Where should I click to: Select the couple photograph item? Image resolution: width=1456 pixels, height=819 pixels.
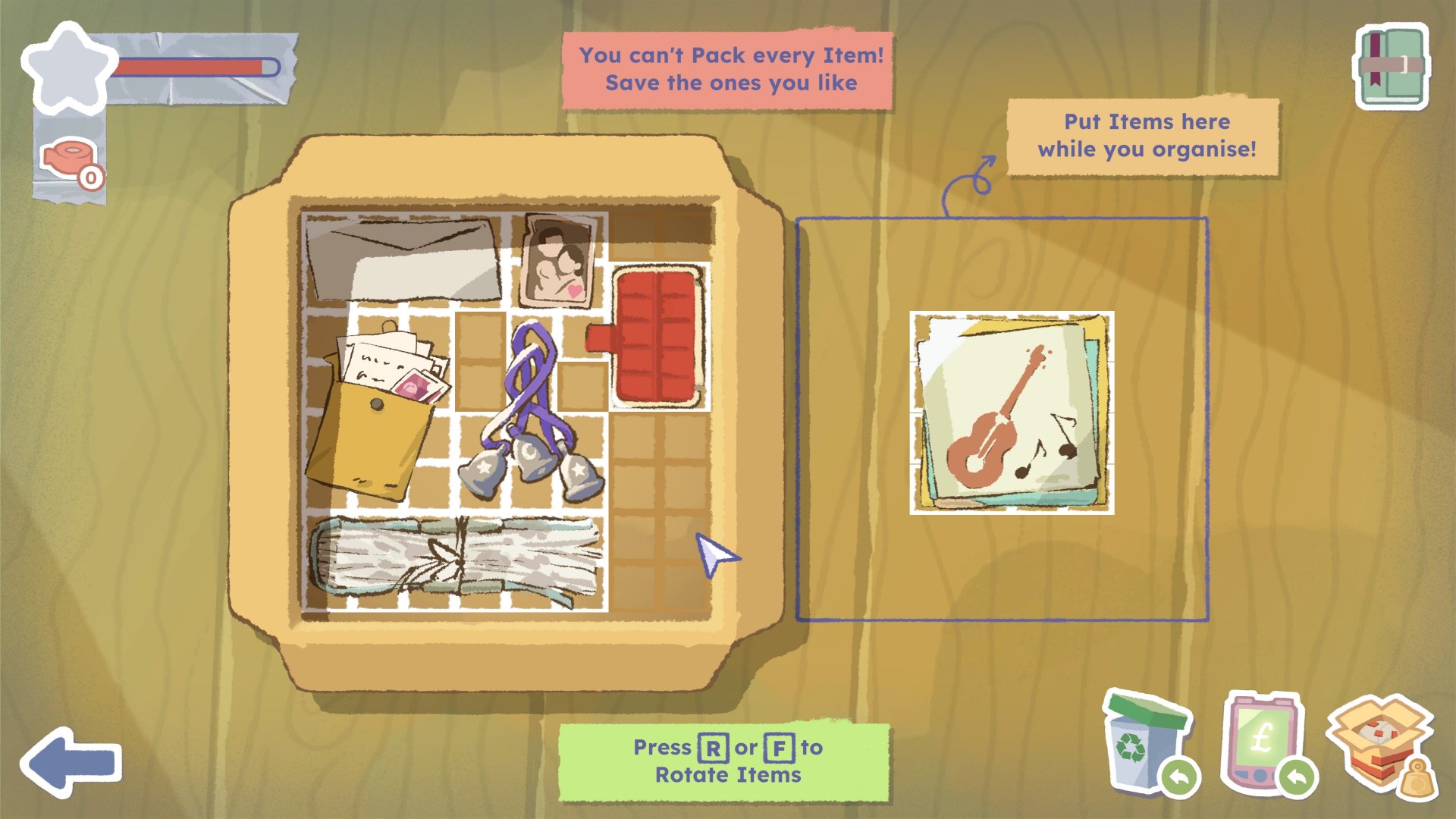coord(557,262)
